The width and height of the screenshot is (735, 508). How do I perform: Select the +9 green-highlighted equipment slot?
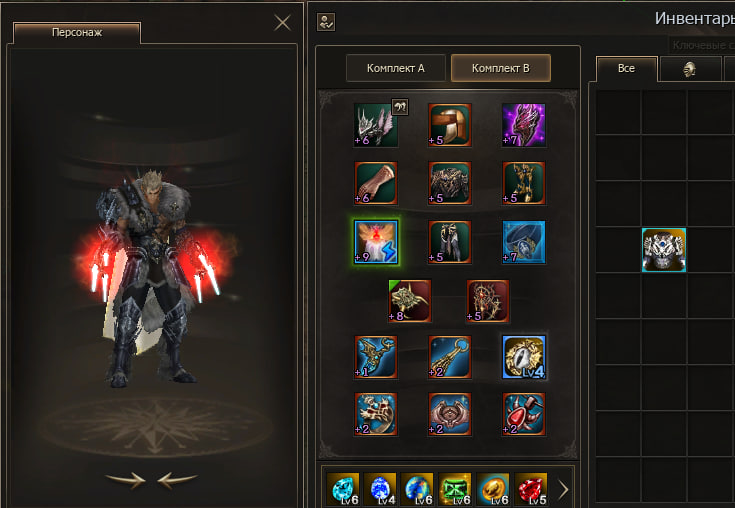[x=376, y=242]
